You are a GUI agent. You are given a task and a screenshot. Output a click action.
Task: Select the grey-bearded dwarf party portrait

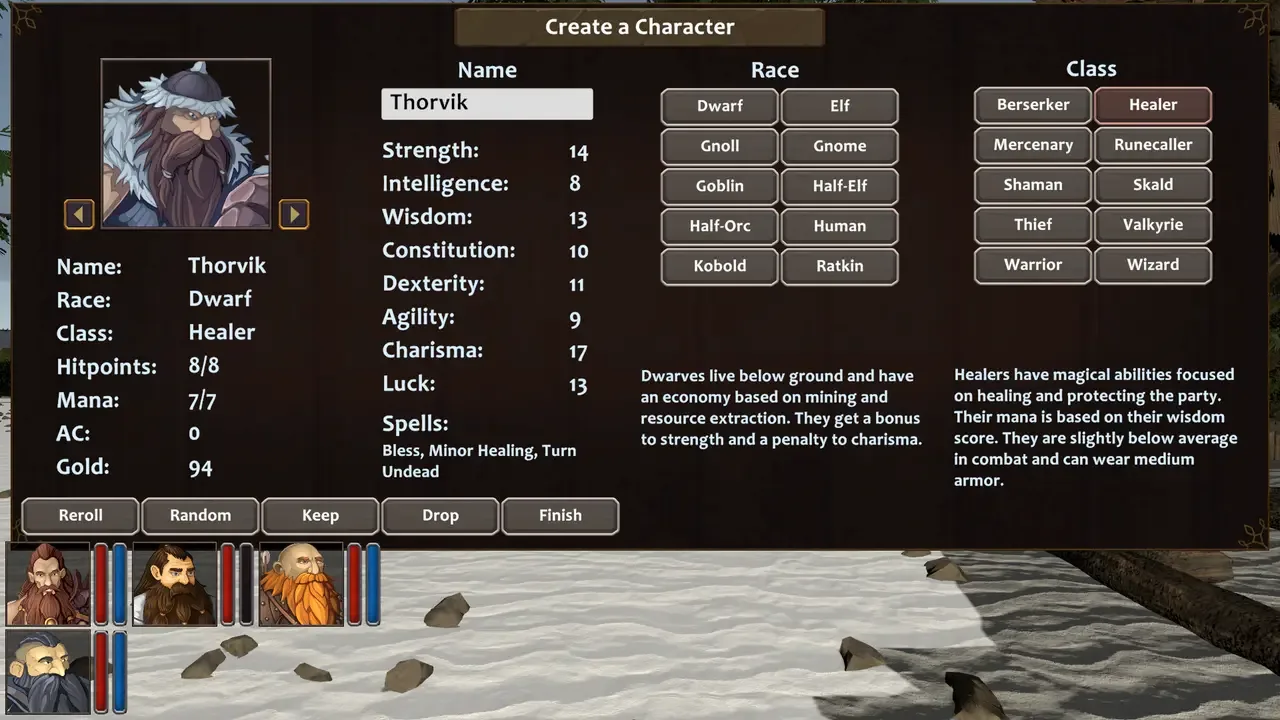pos(47,671)
